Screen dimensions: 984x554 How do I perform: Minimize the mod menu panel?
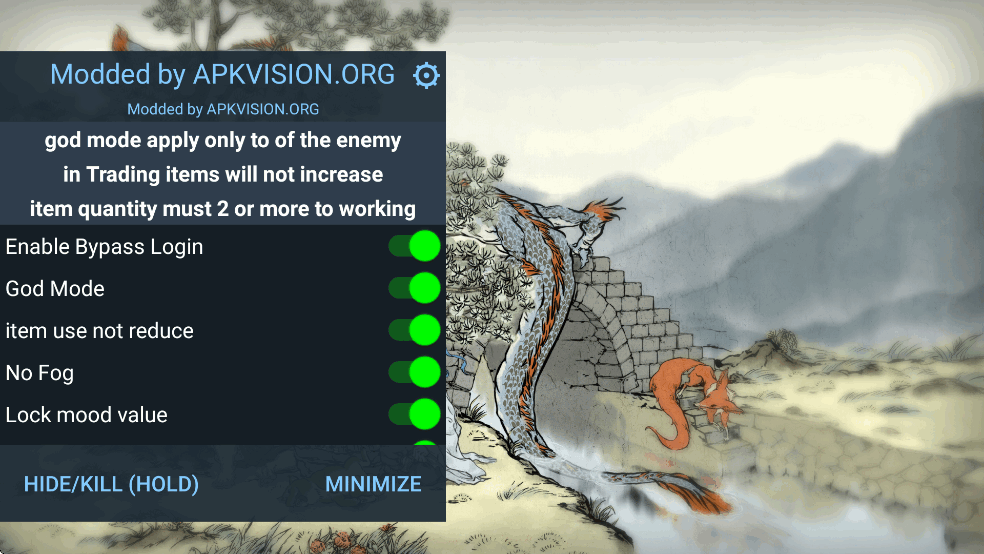tap(373, 484)
